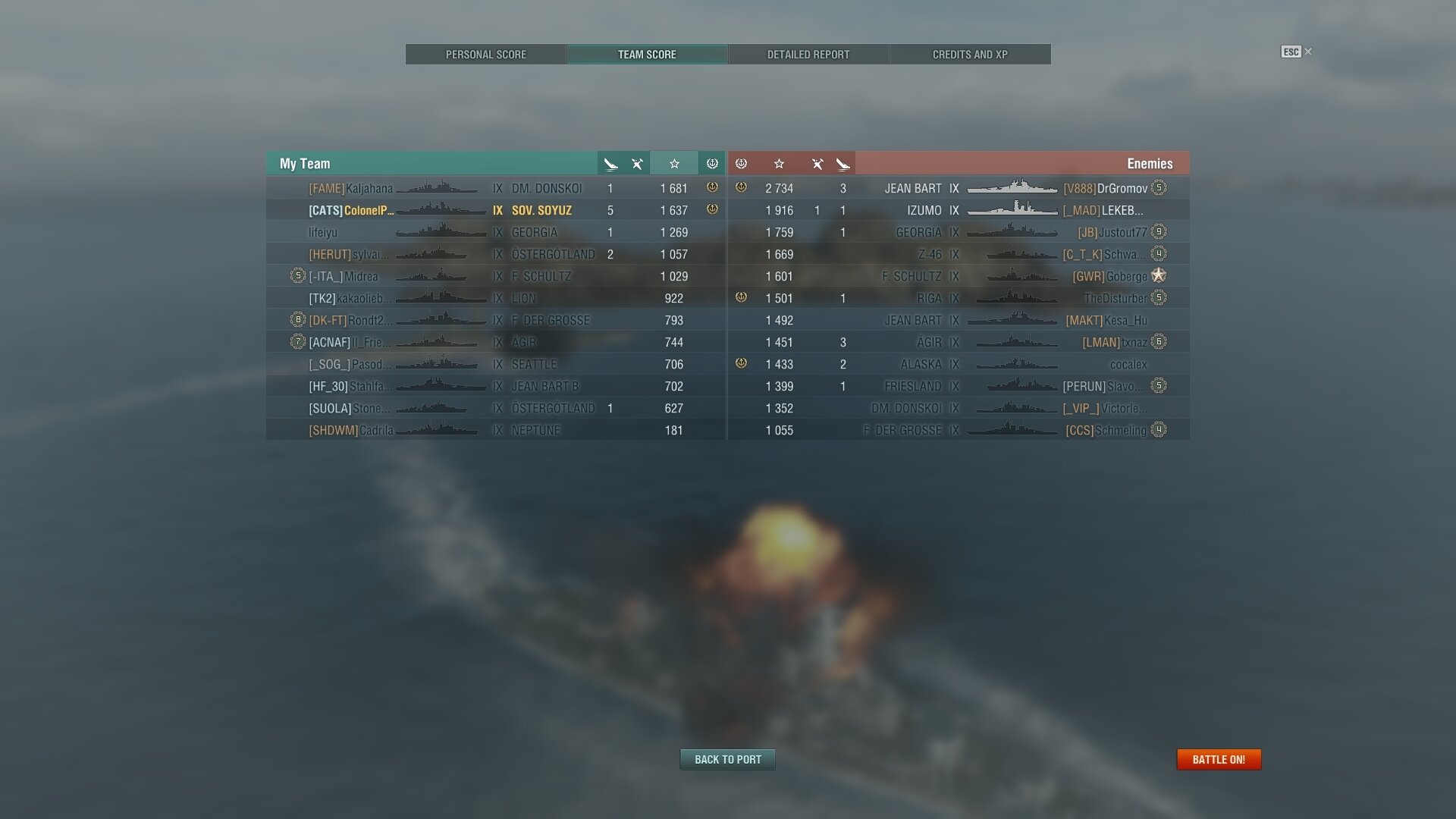The image size is (1456, 819).
Task: Start another match with Battle On!
Action: (x=1219, y=759)
